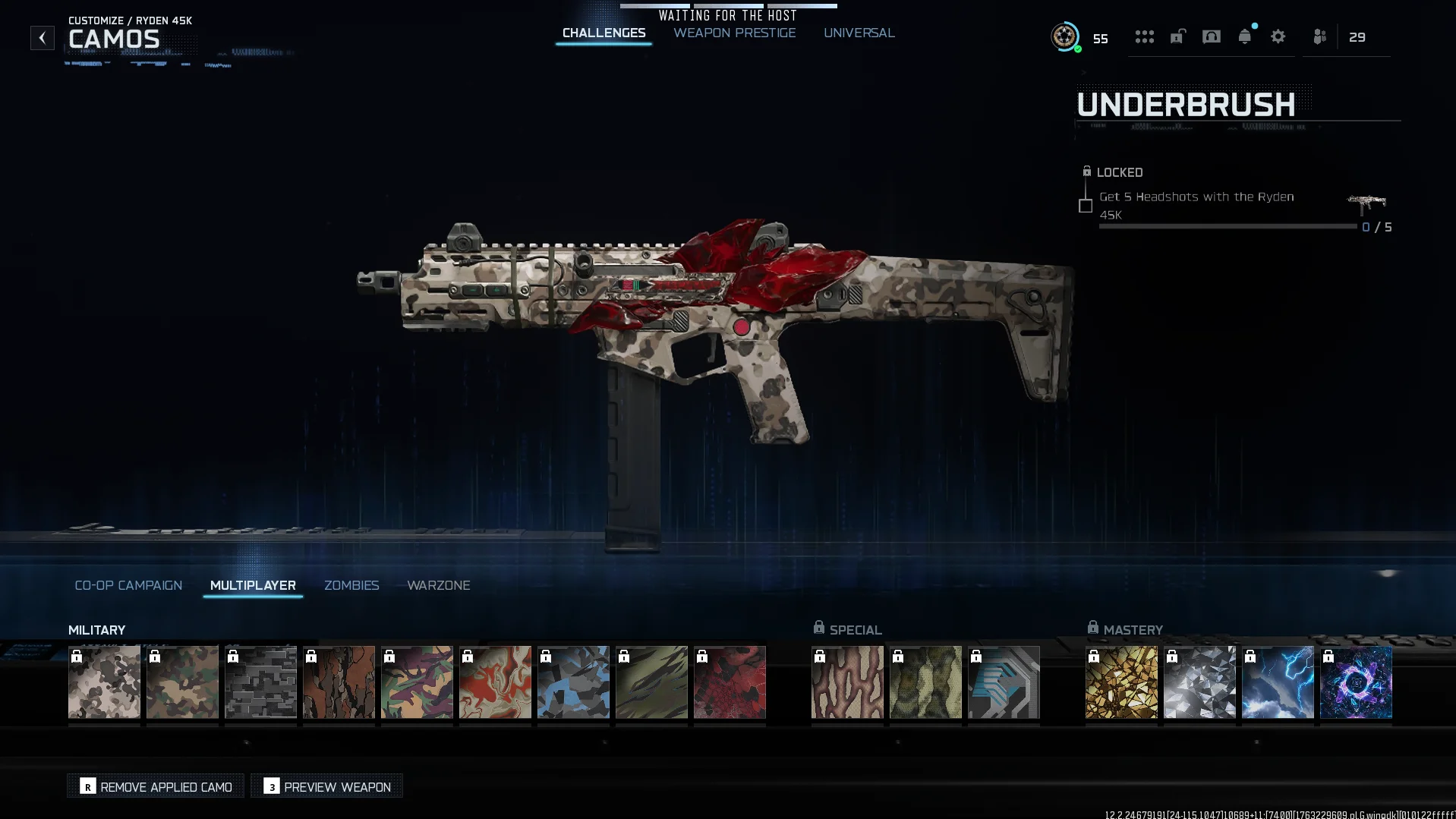Screen dimensions: 1456x819
Task: Open the Universal camos tab
Action: pos(859,33)
